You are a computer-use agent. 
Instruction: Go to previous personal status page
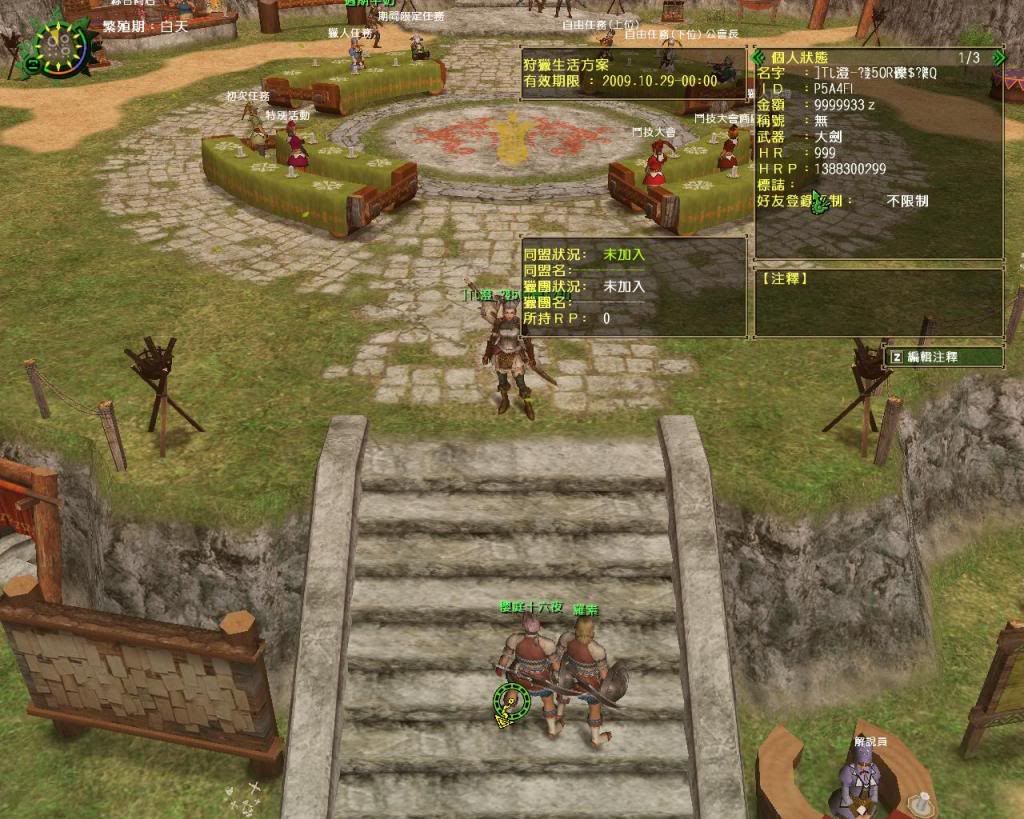pos(759,58)
